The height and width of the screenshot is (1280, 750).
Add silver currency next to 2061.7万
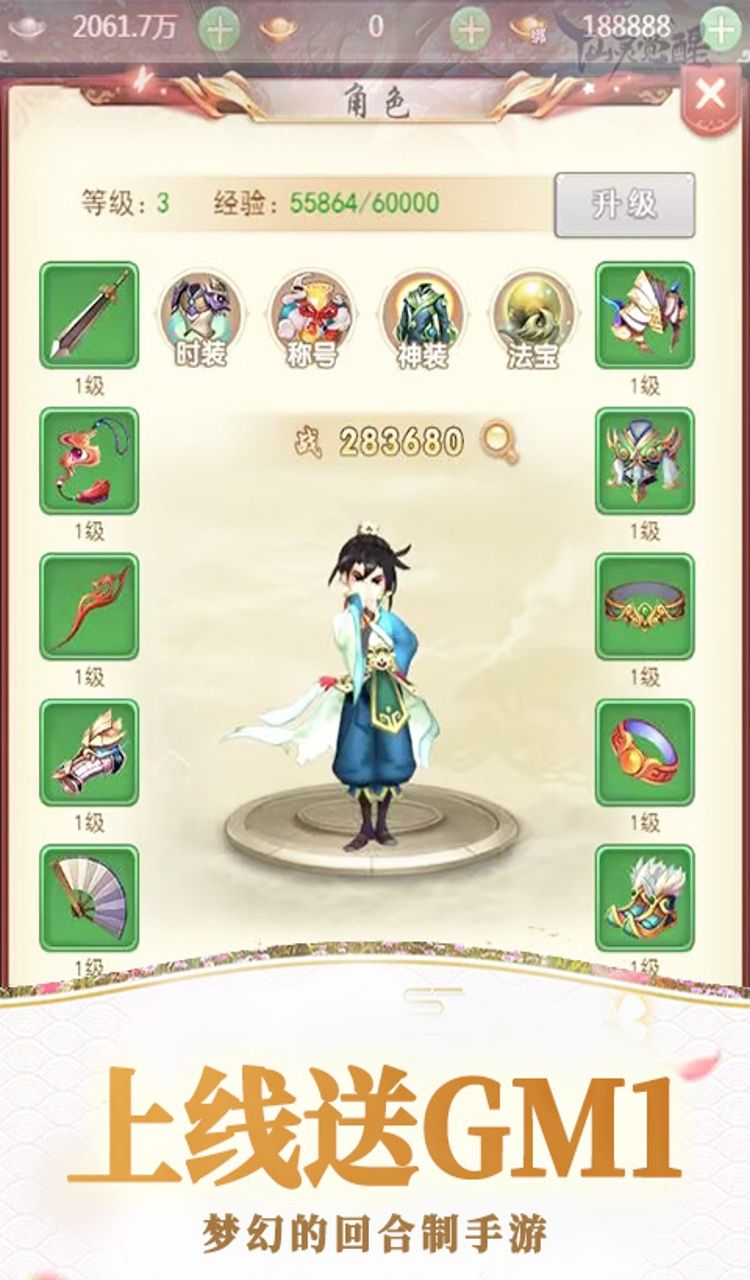click(x=219, y=27)
